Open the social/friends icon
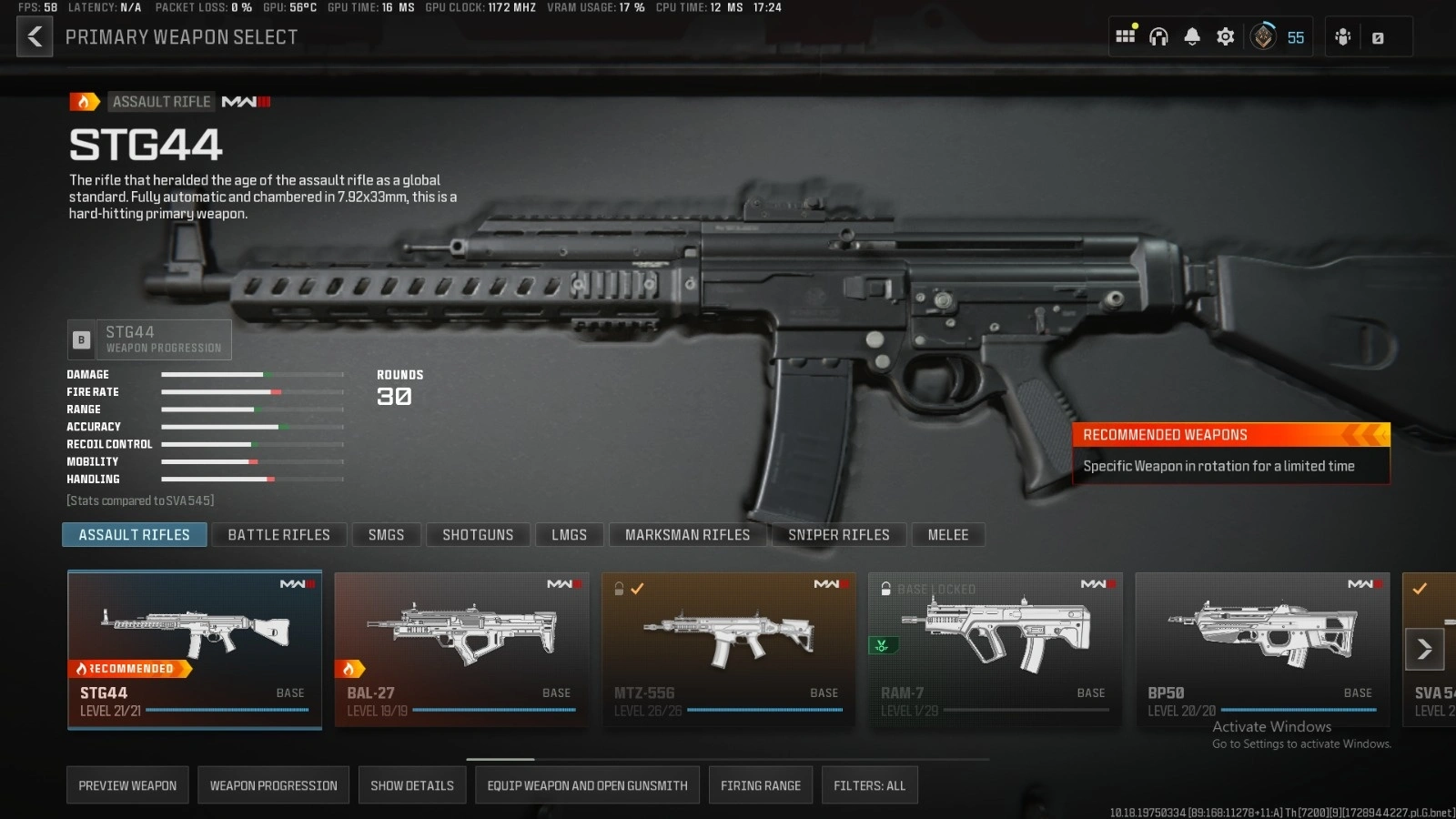The height and width of the screenshot is (819, 1456). point(1342,36)
